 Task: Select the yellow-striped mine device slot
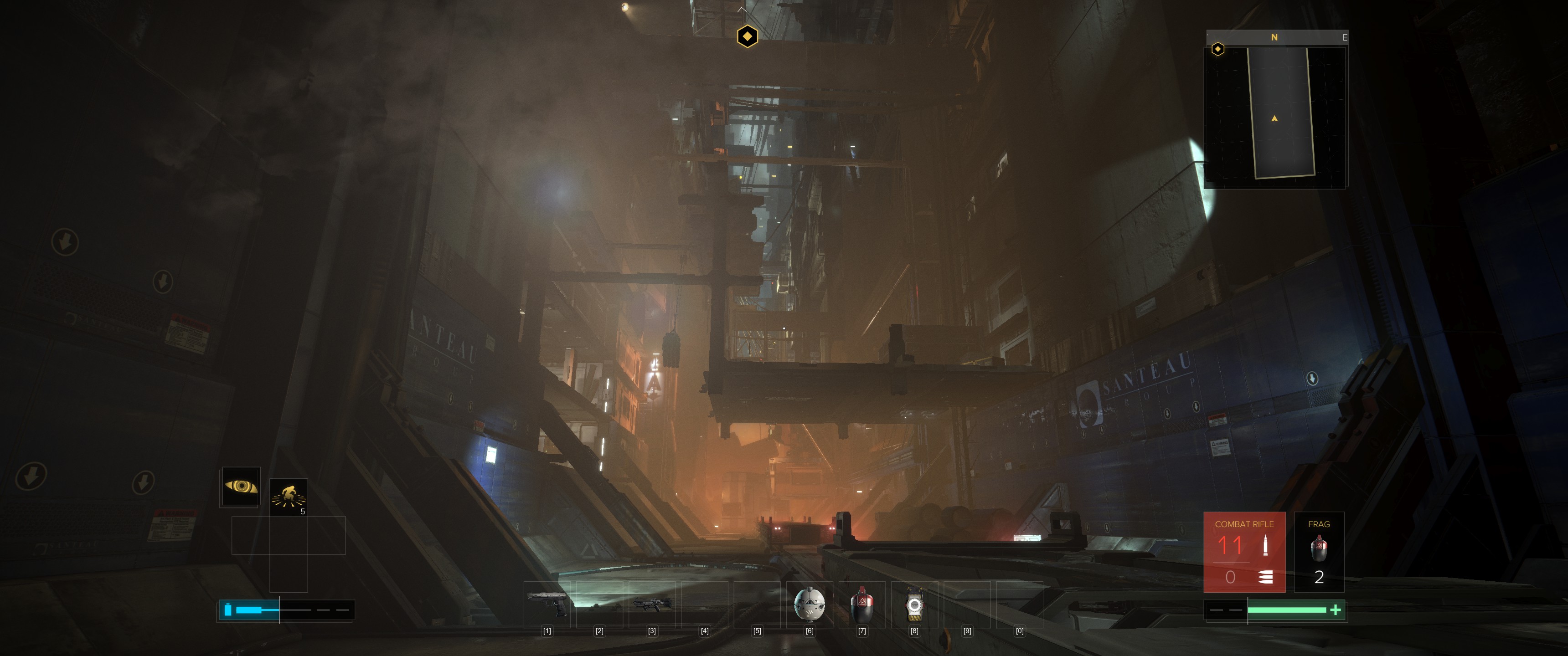point(914,604)
